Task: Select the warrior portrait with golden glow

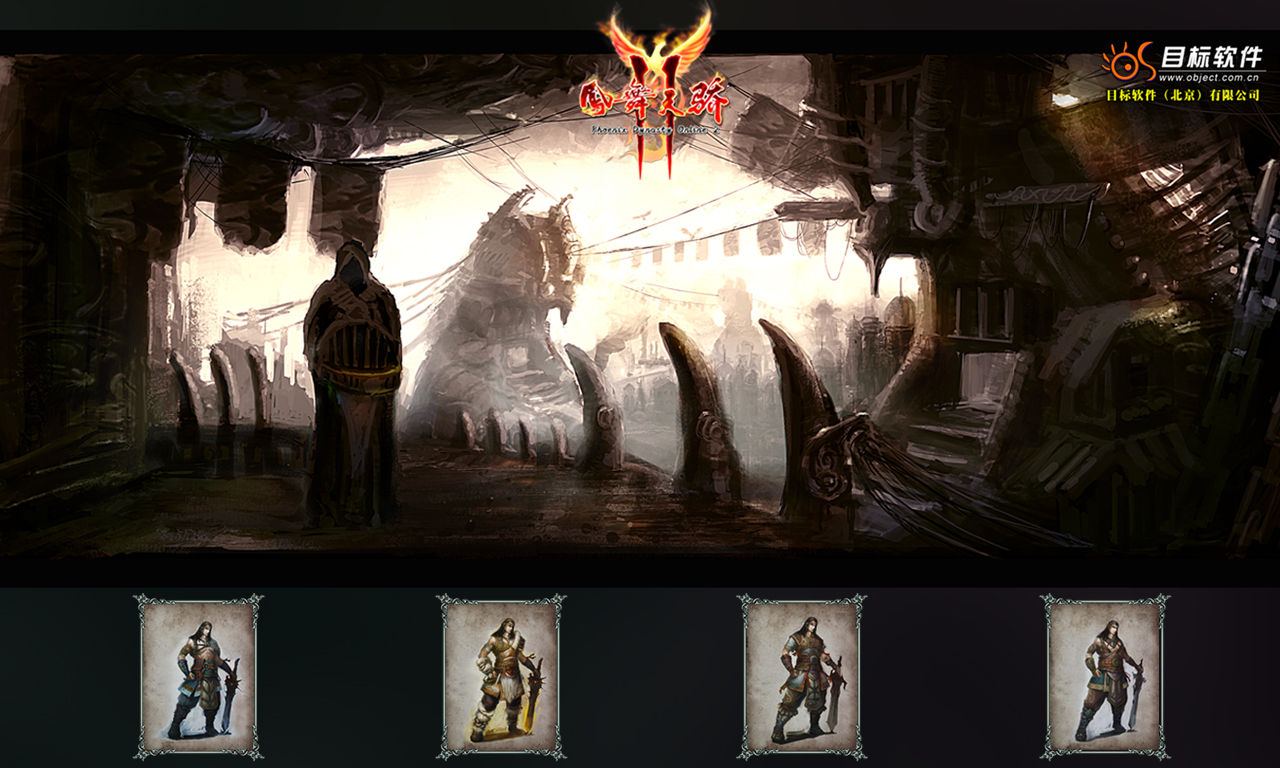Action: point(501,677)
